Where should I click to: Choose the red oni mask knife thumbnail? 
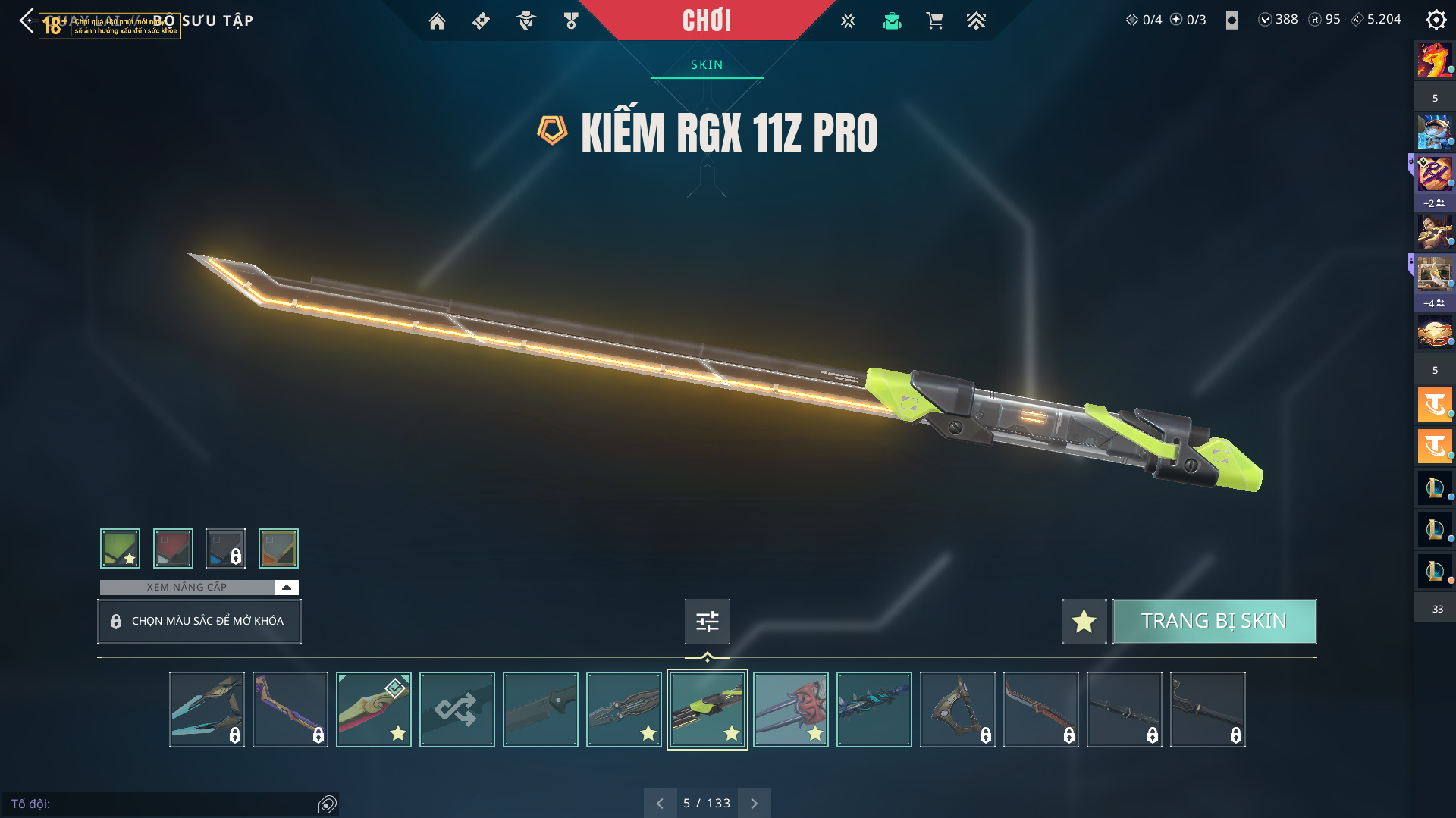tap(790, 710)
